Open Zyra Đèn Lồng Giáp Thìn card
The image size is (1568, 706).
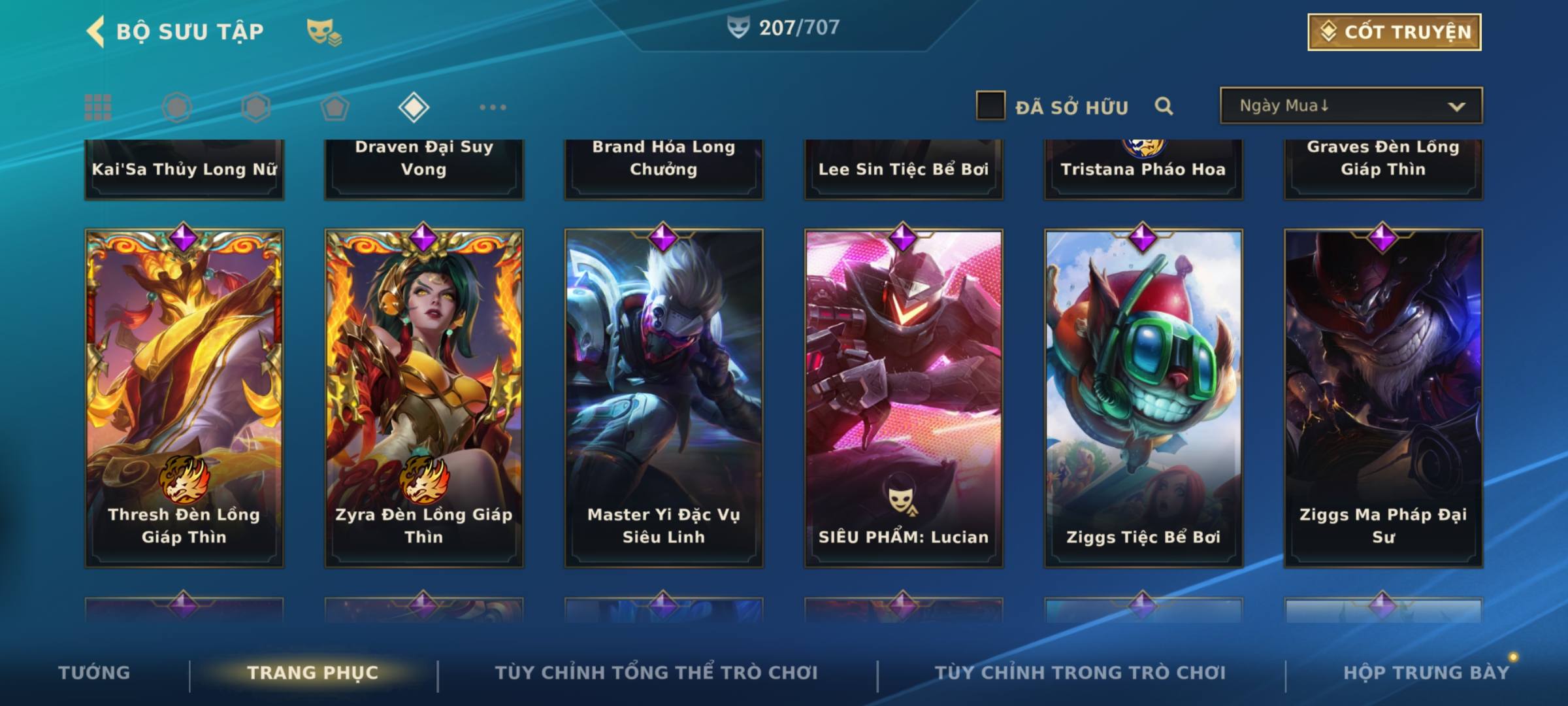(x=424, y=397)
